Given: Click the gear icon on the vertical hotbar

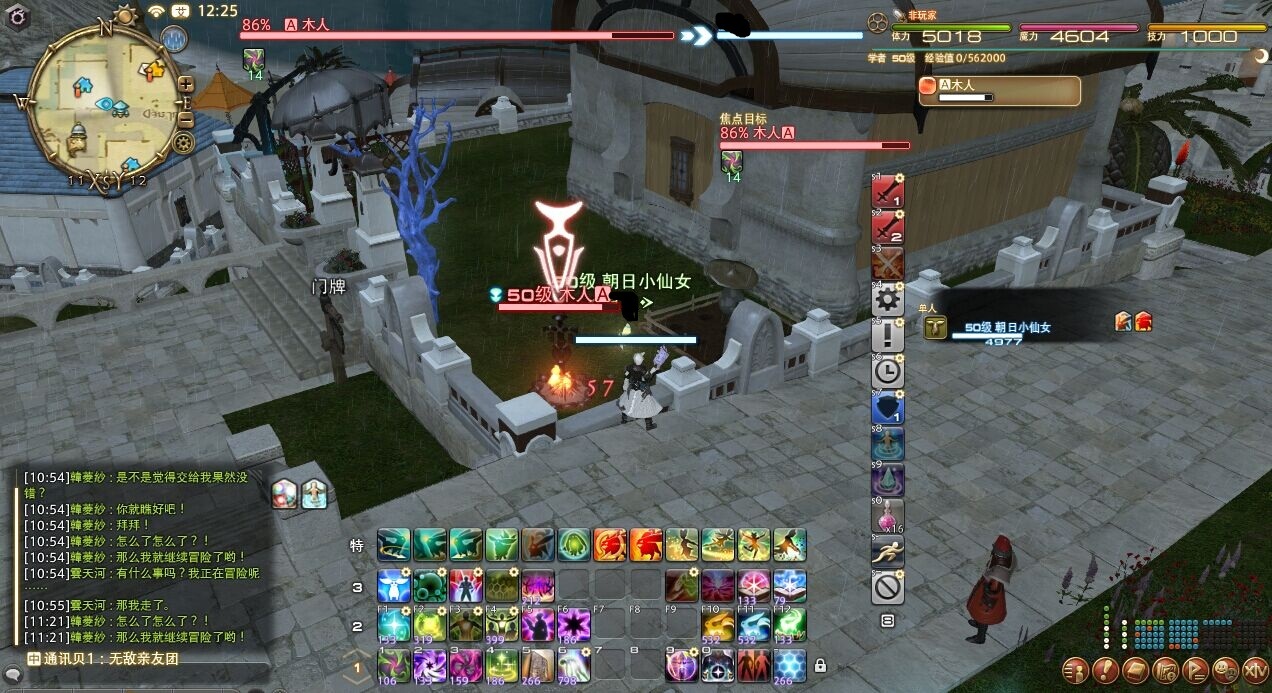Looking at the screenshot, I should coord(888,300).
